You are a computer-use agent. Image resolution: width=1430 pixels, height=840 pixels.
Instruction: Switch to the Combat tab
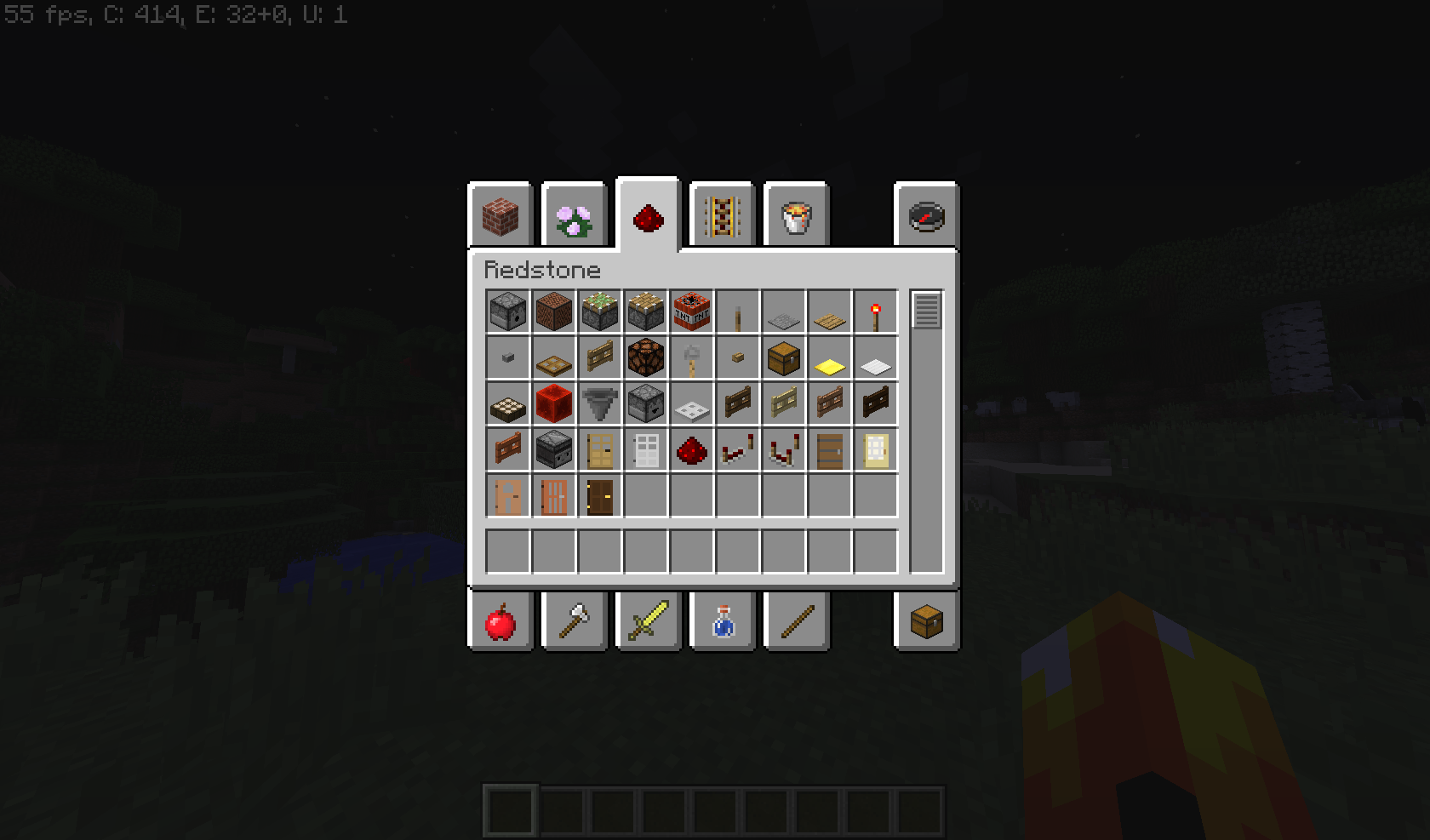point(649,621)
